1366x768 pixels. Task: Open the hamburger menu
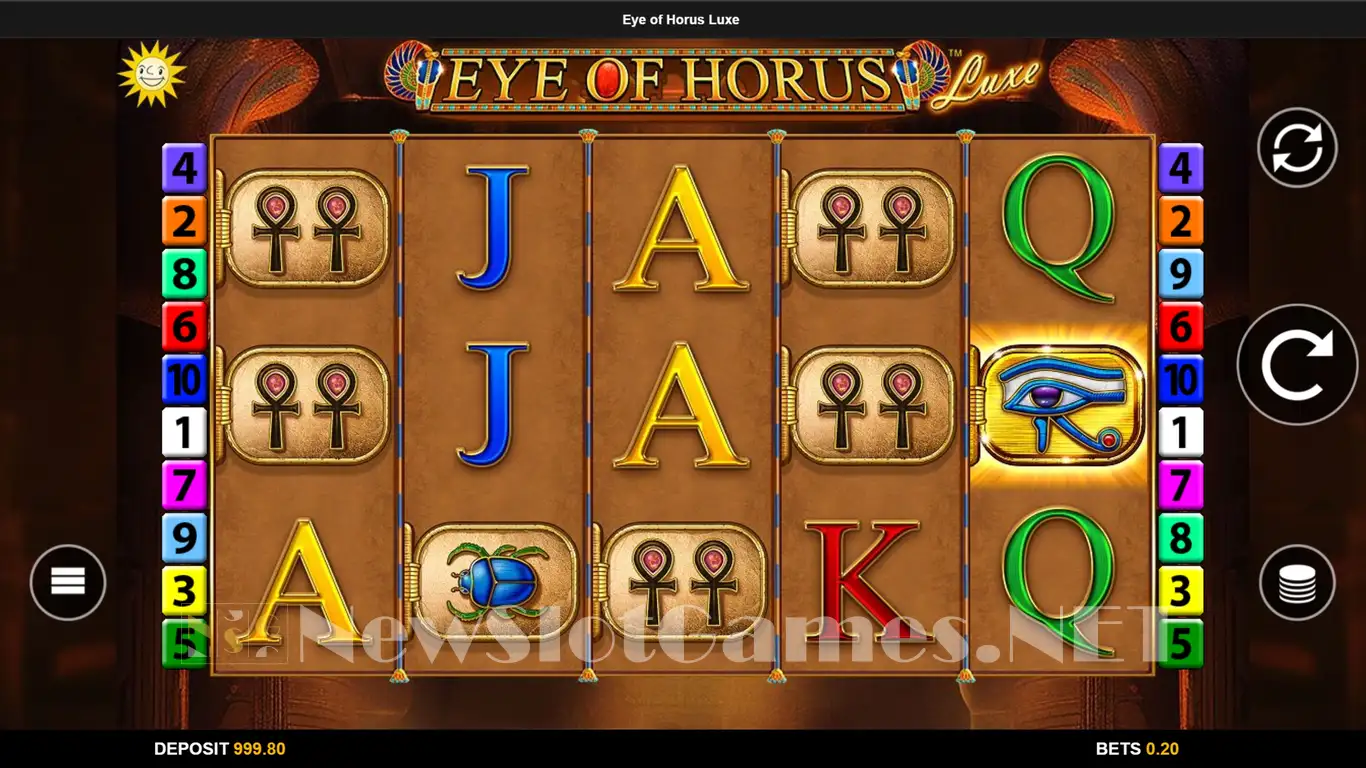pyautogui.click(x=68, y=582)
